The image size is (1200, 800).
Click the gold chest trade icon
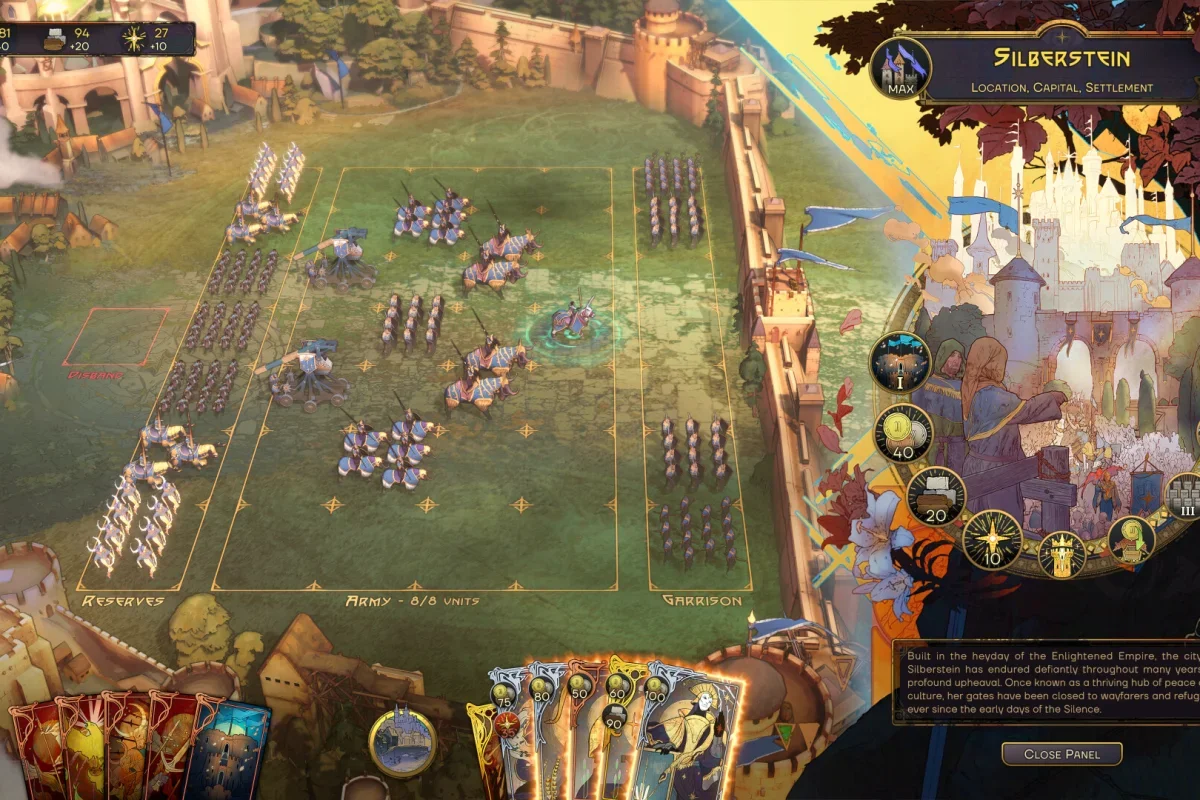tap(1131, 541)
